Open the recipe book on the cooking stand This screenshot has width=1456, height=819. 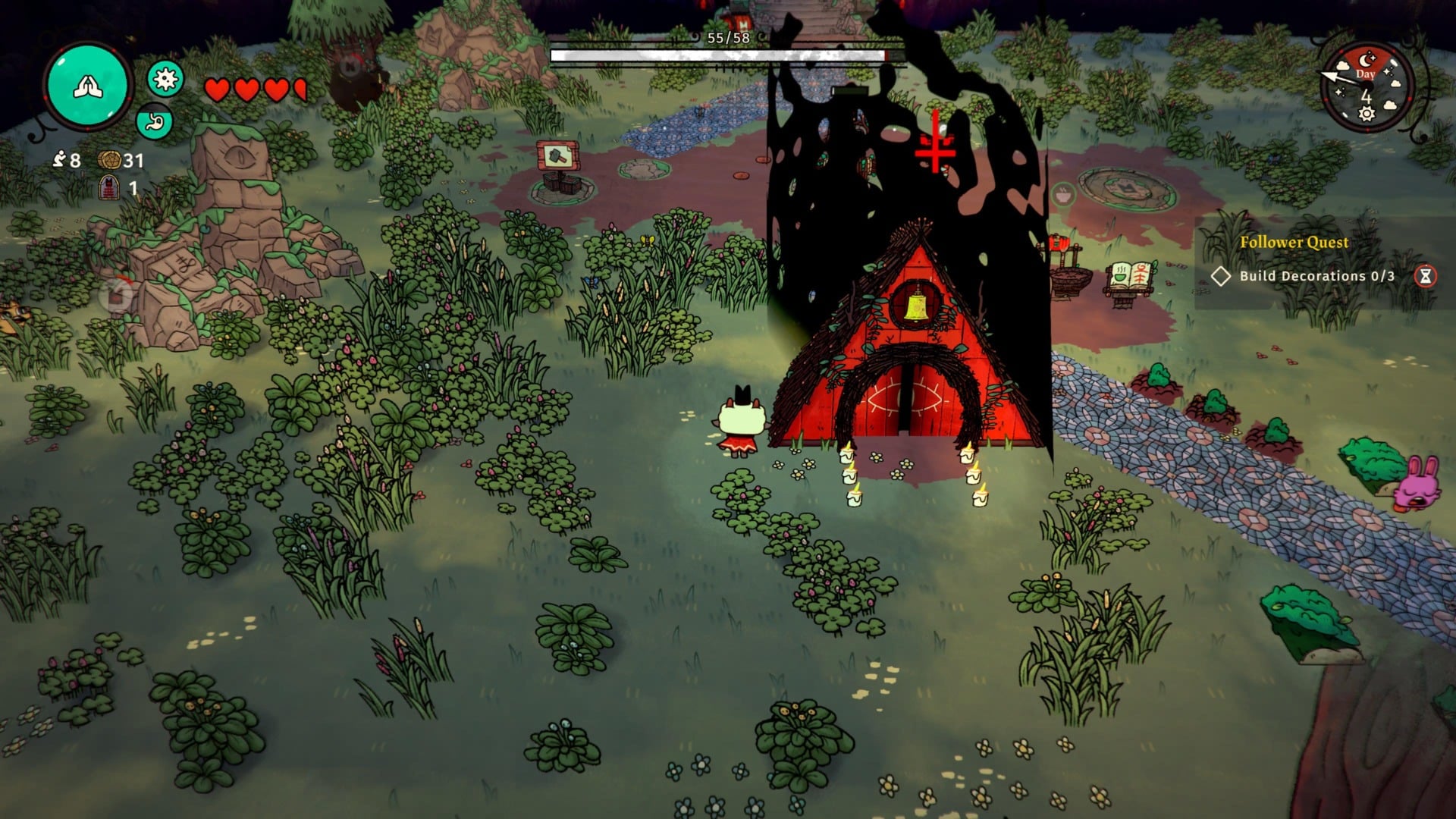click(1129, 276)
